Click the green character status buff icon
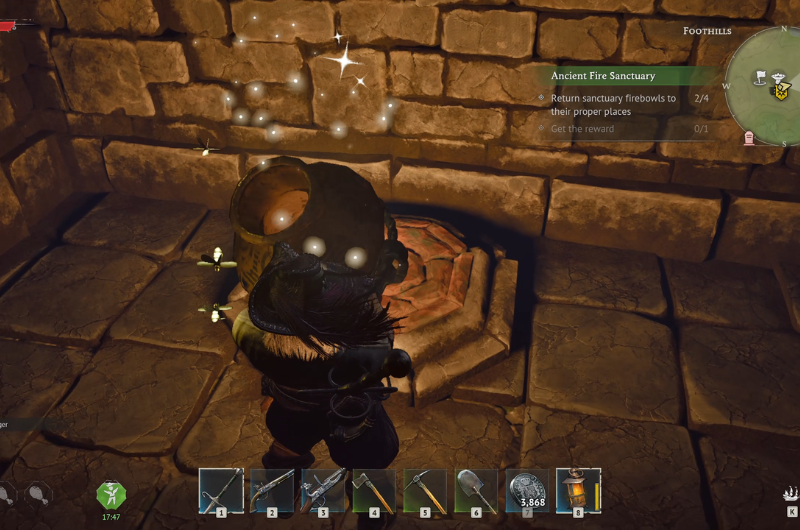This screenshot has height=530, width=800. (110, 495)
